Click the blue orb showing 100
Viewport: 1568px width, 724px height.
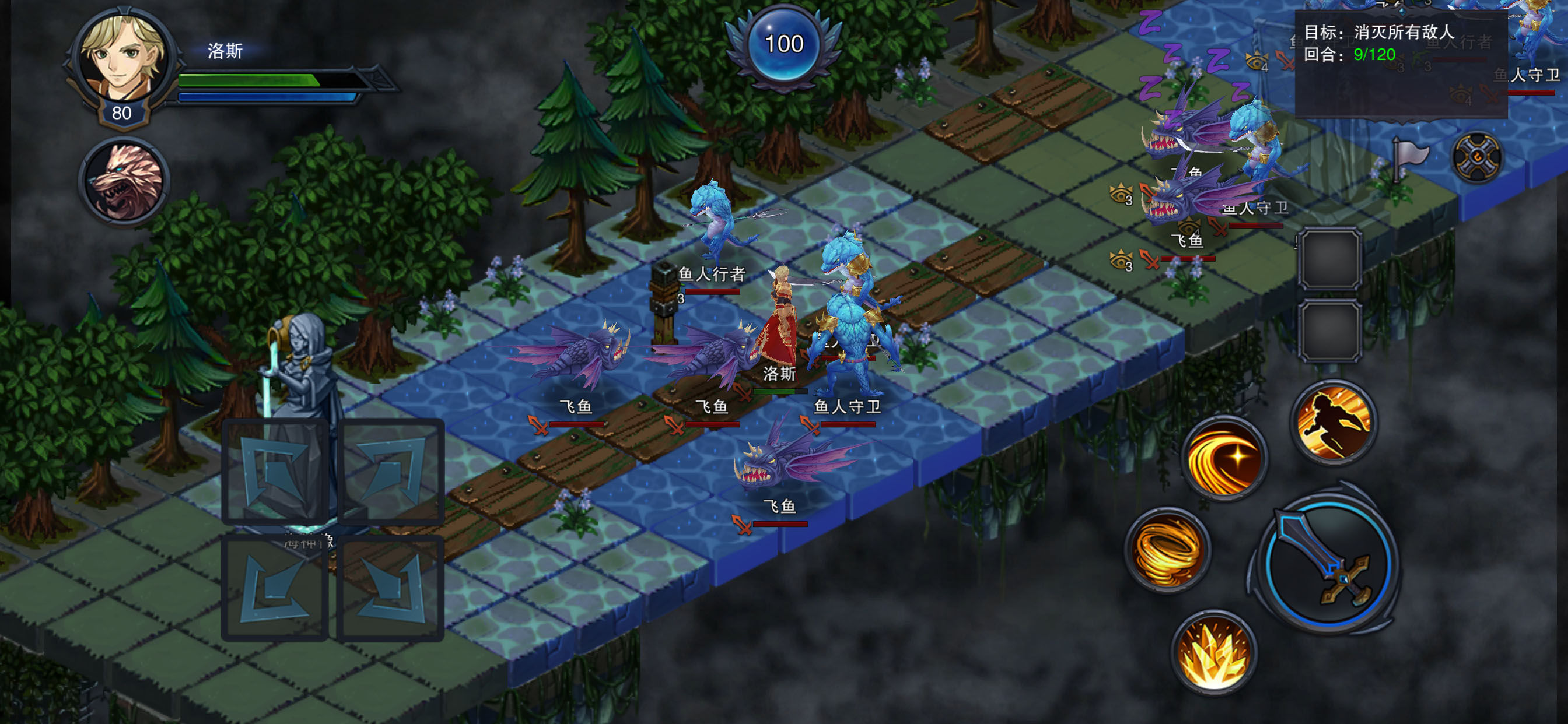pos(784,44)
